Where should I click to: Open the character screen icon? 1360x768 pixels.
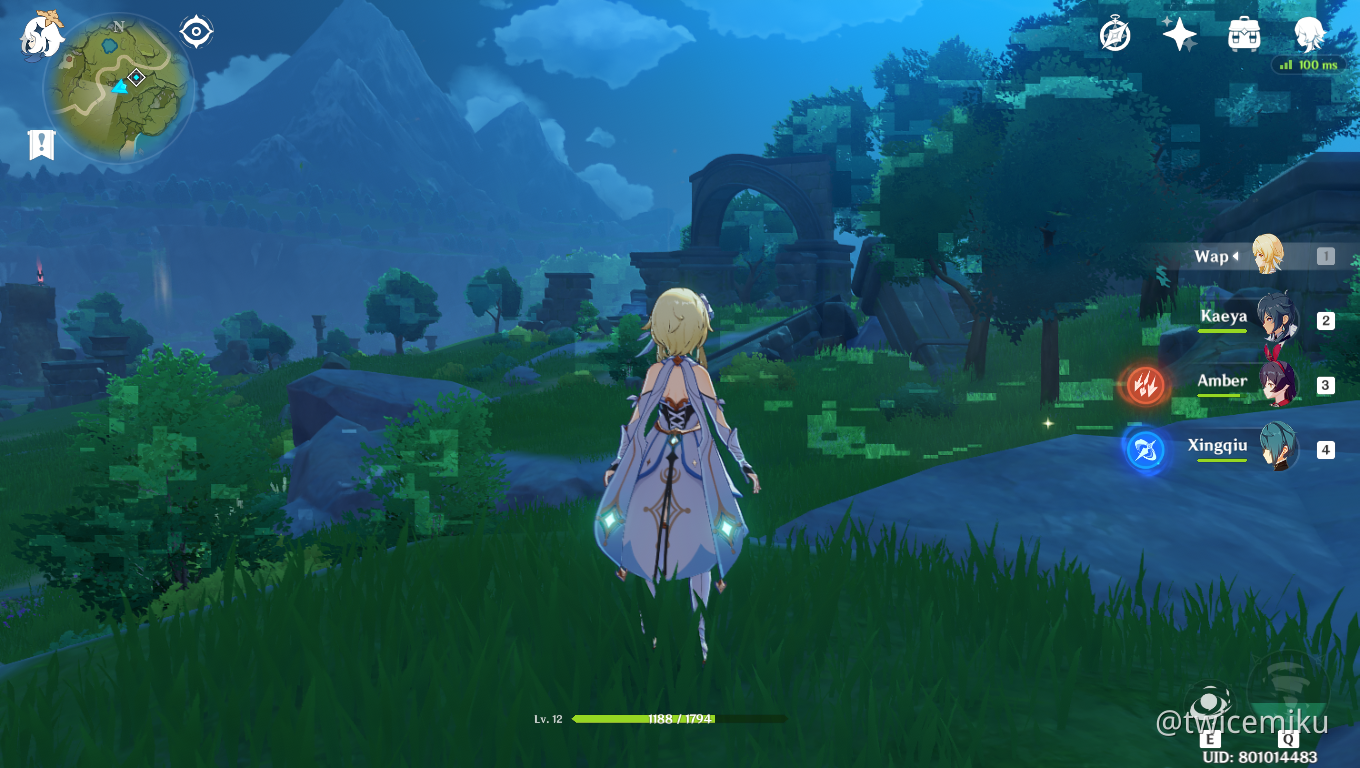[1309, 34]
